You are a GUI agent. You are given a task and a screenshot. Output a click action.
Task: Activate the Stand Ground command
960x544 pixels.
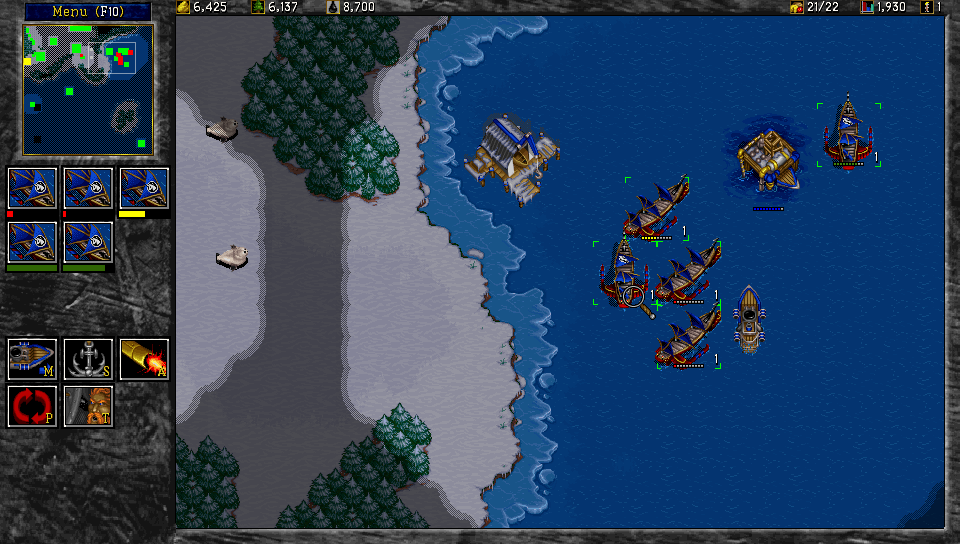pyautogui.click(x=88, y=406)
